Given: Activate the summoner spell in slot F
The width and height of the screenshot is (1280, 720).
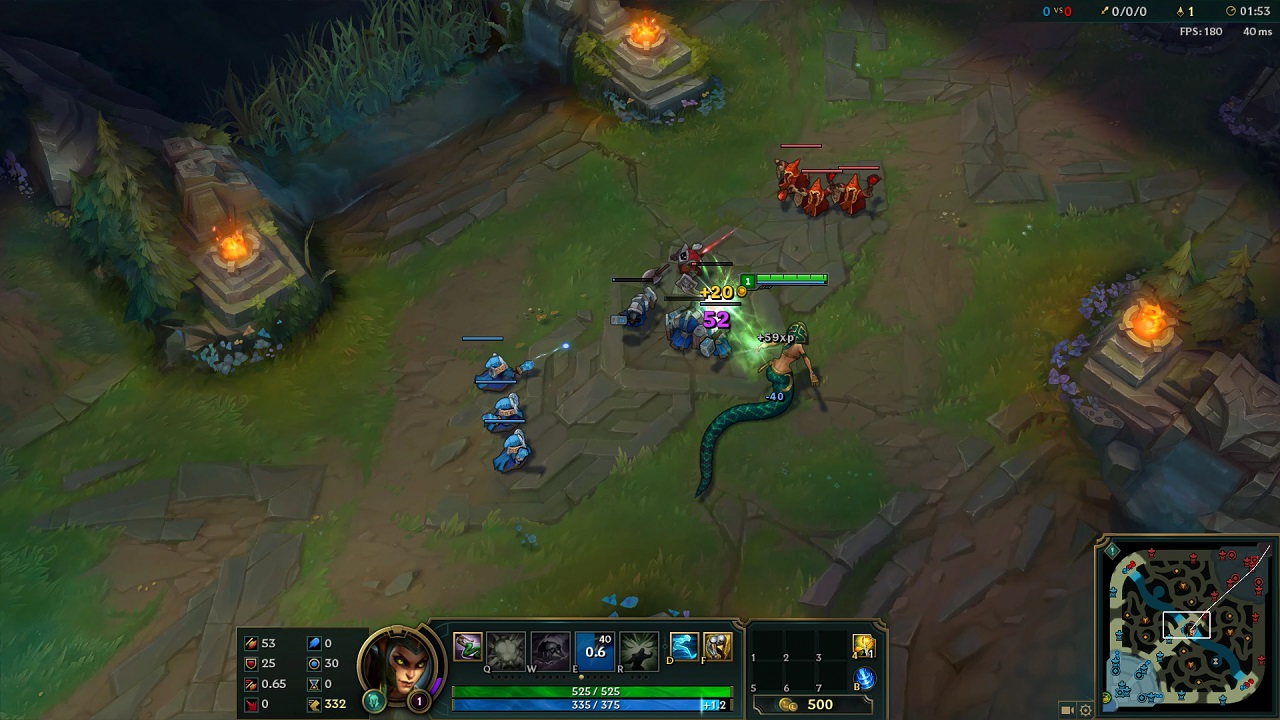Looking at the screenshot, I should [x=718, y=648].
